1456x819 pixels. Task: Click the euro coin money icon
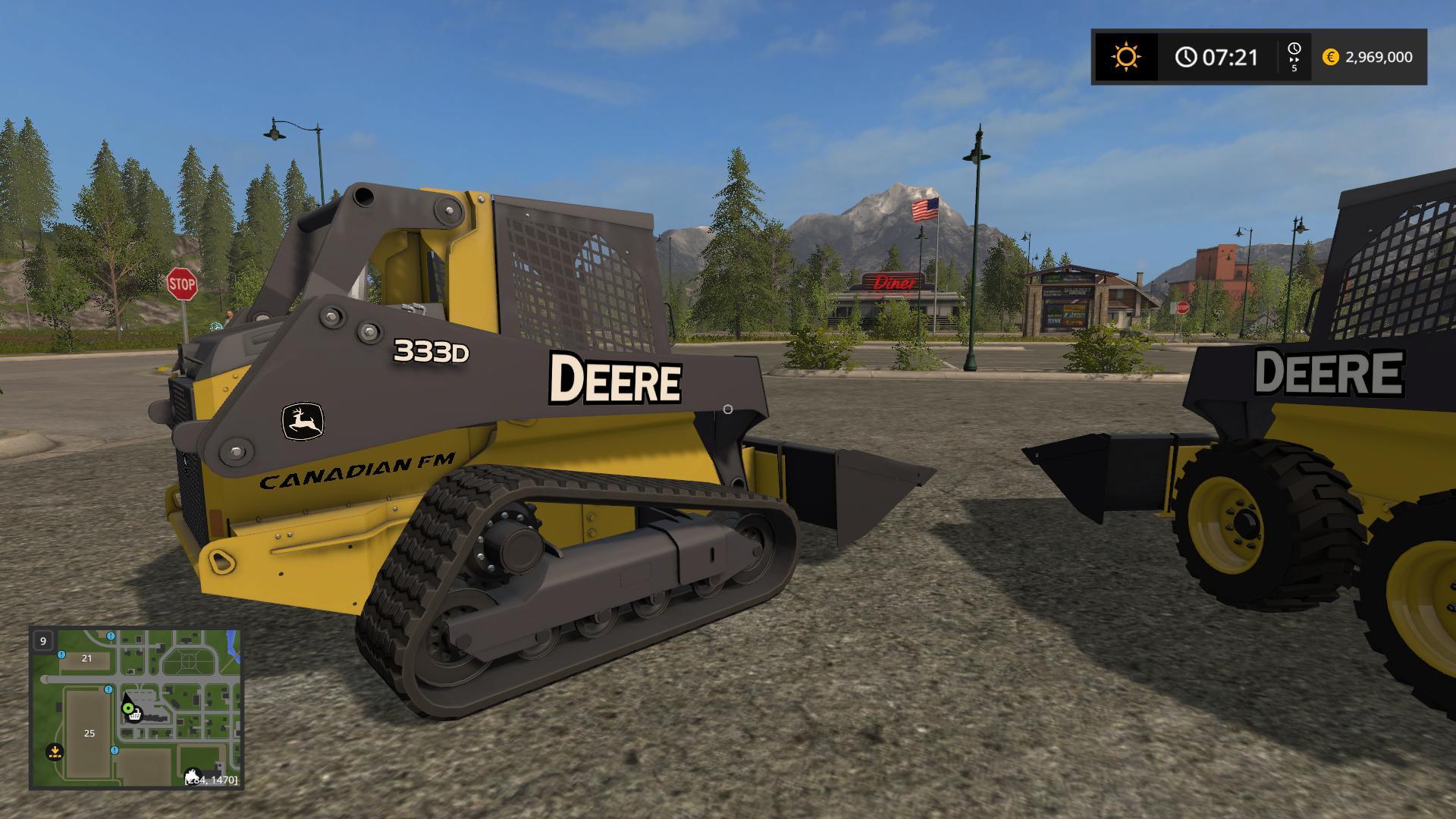point(1330,57)
